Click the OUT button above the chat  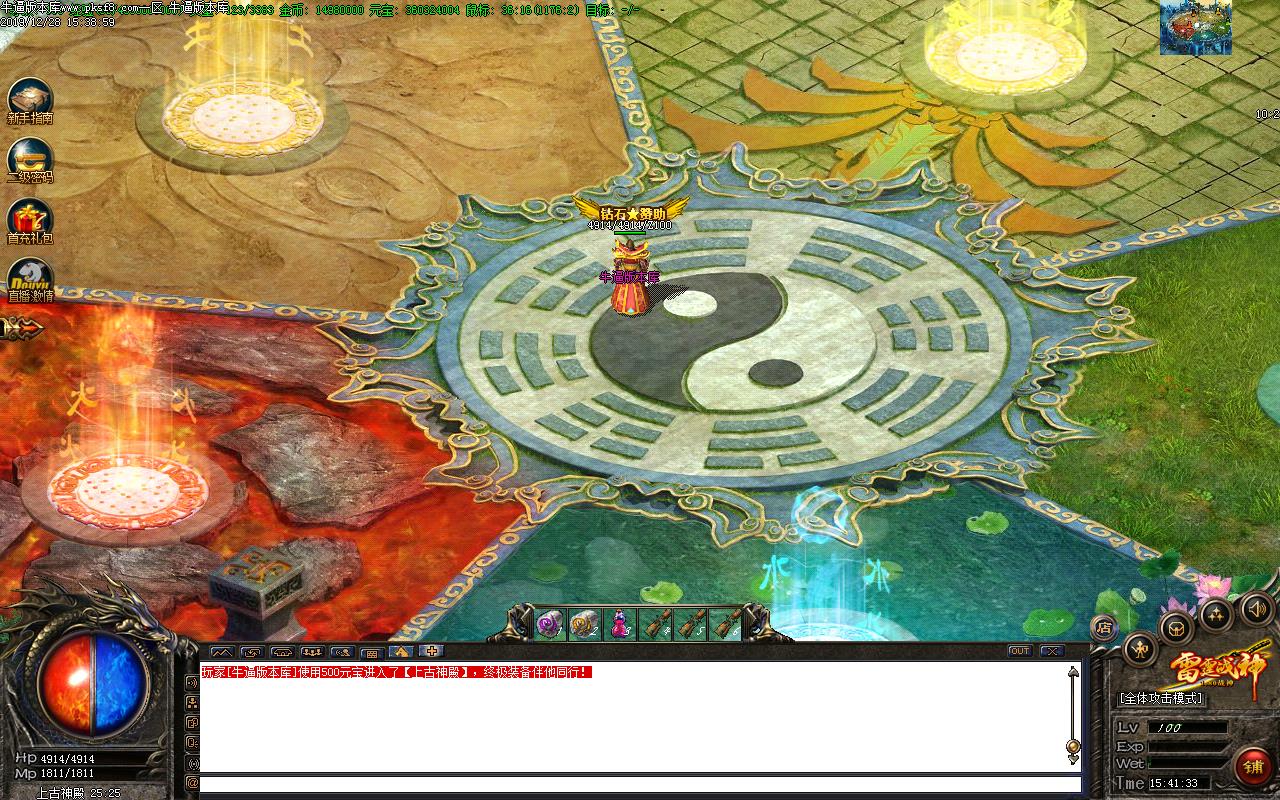1018,651
